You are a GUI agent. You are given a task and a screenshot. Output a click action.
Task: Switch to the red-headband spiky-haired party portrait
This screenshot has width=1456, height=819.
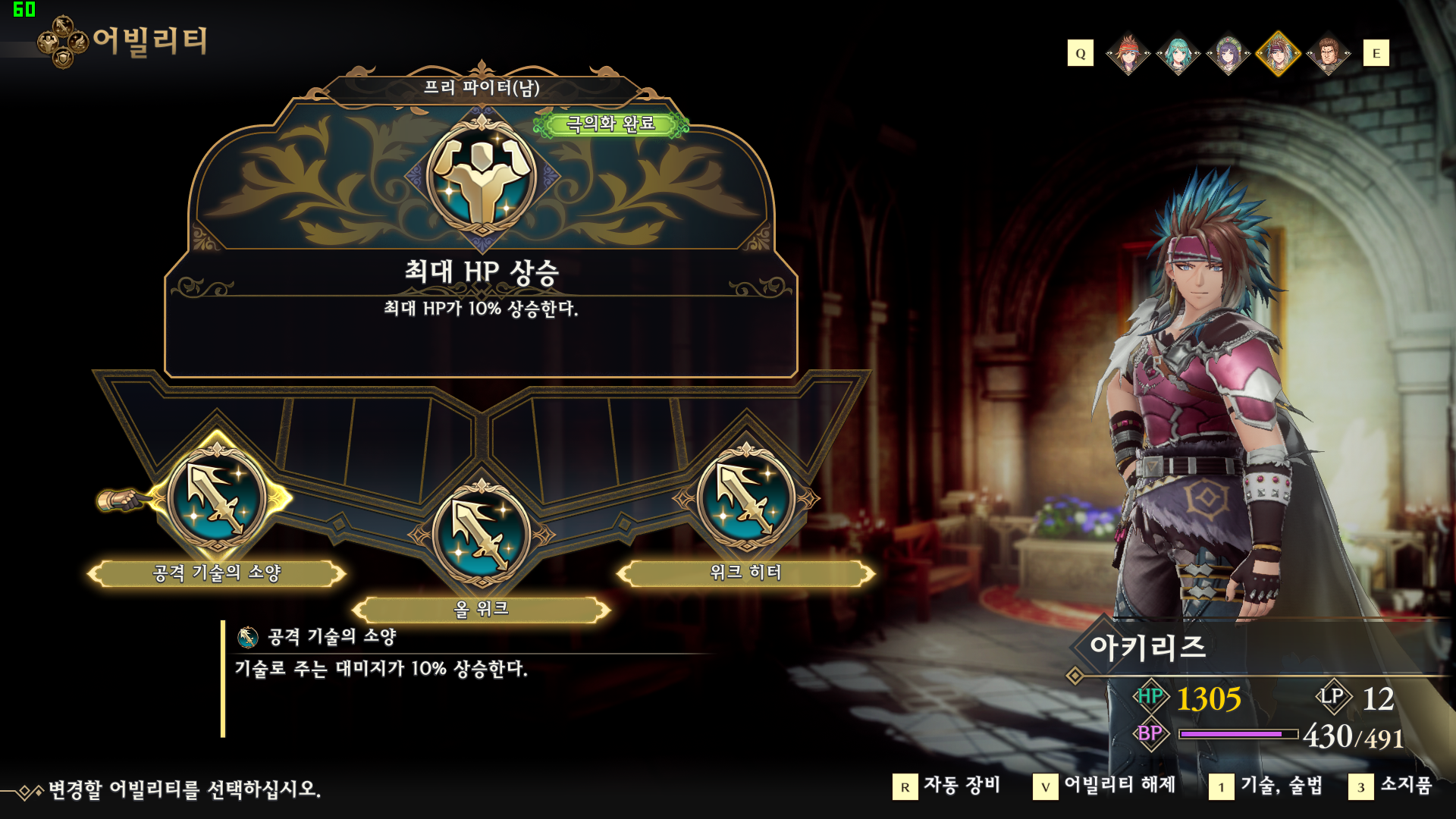point(1128,54)
